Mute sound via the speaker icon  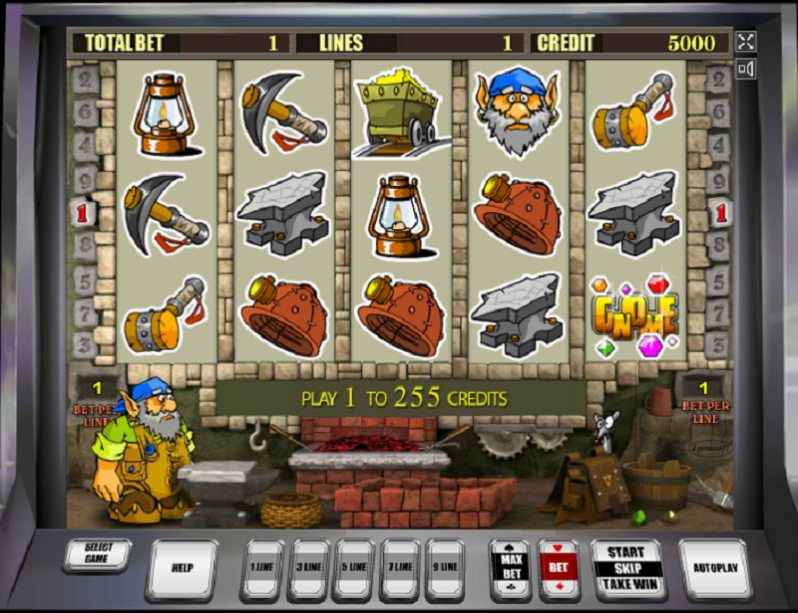[745, 69]
